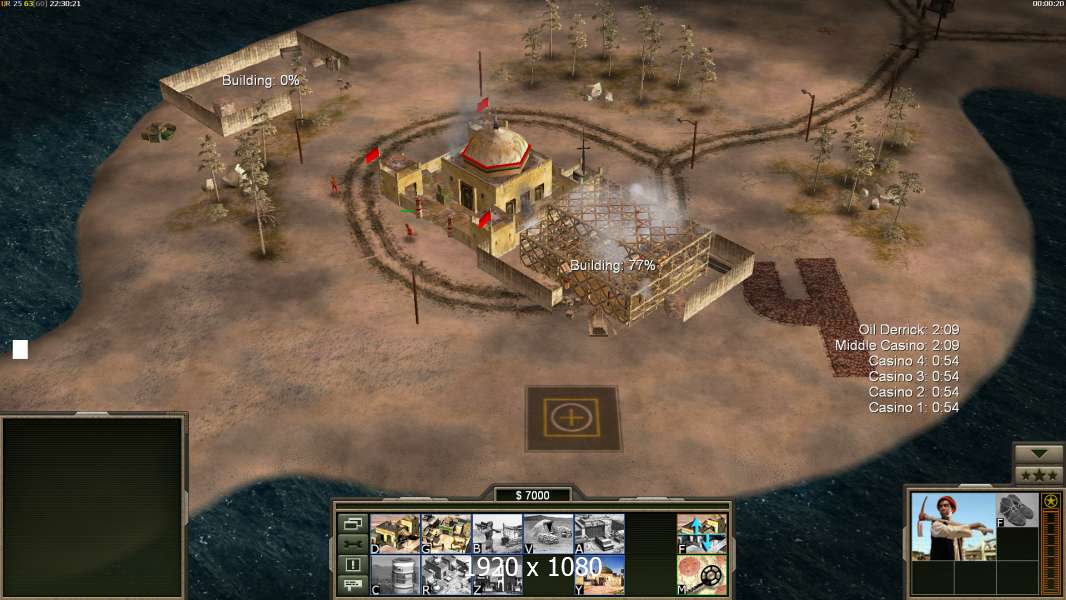The width and height of the screenshot is (1066, 600).
Task: Activate the blue arrows icon labeled F
Action: [702, 534]
